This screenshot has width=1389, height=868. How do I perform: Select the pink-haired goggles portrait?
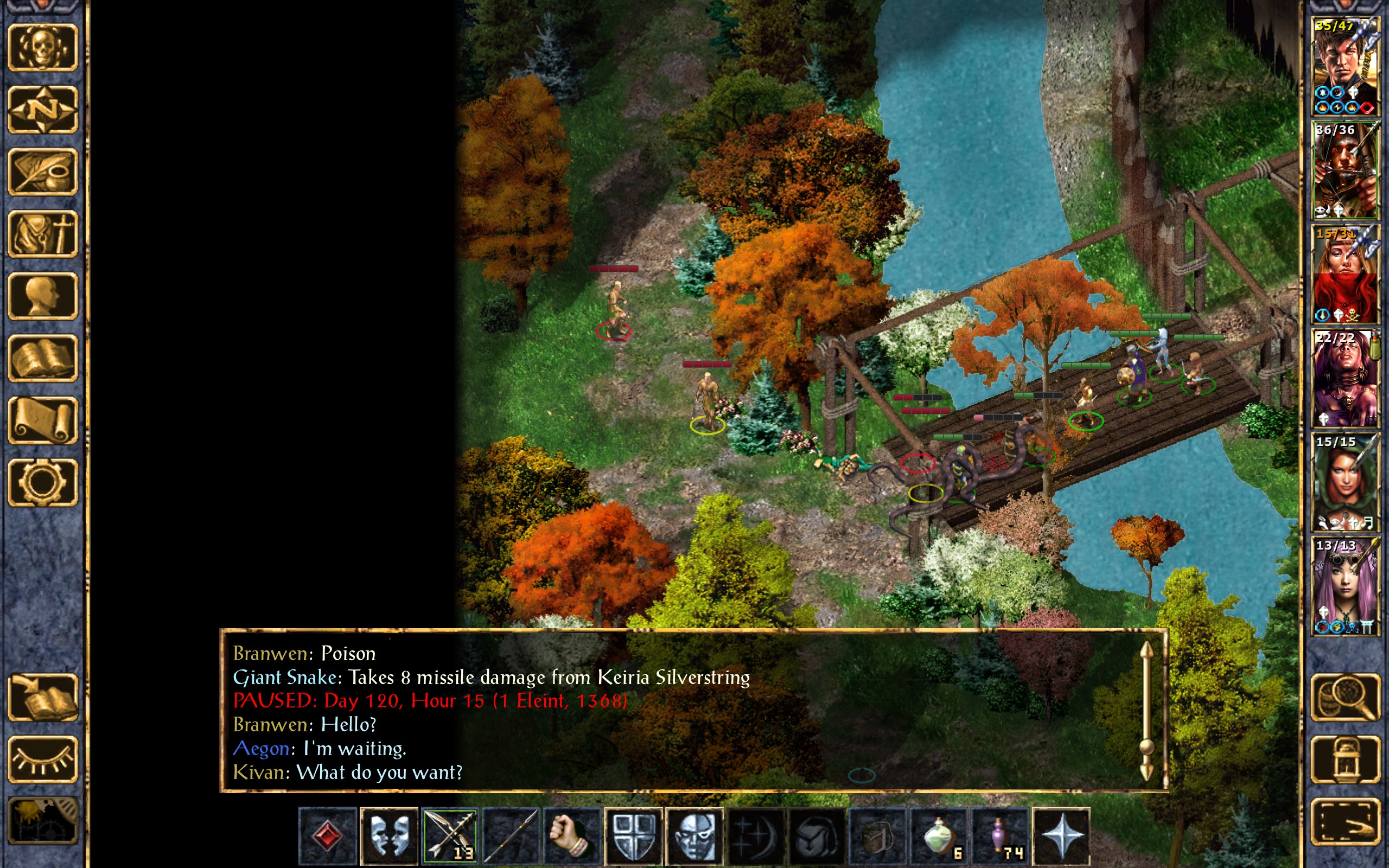(x=1345, y=585)
